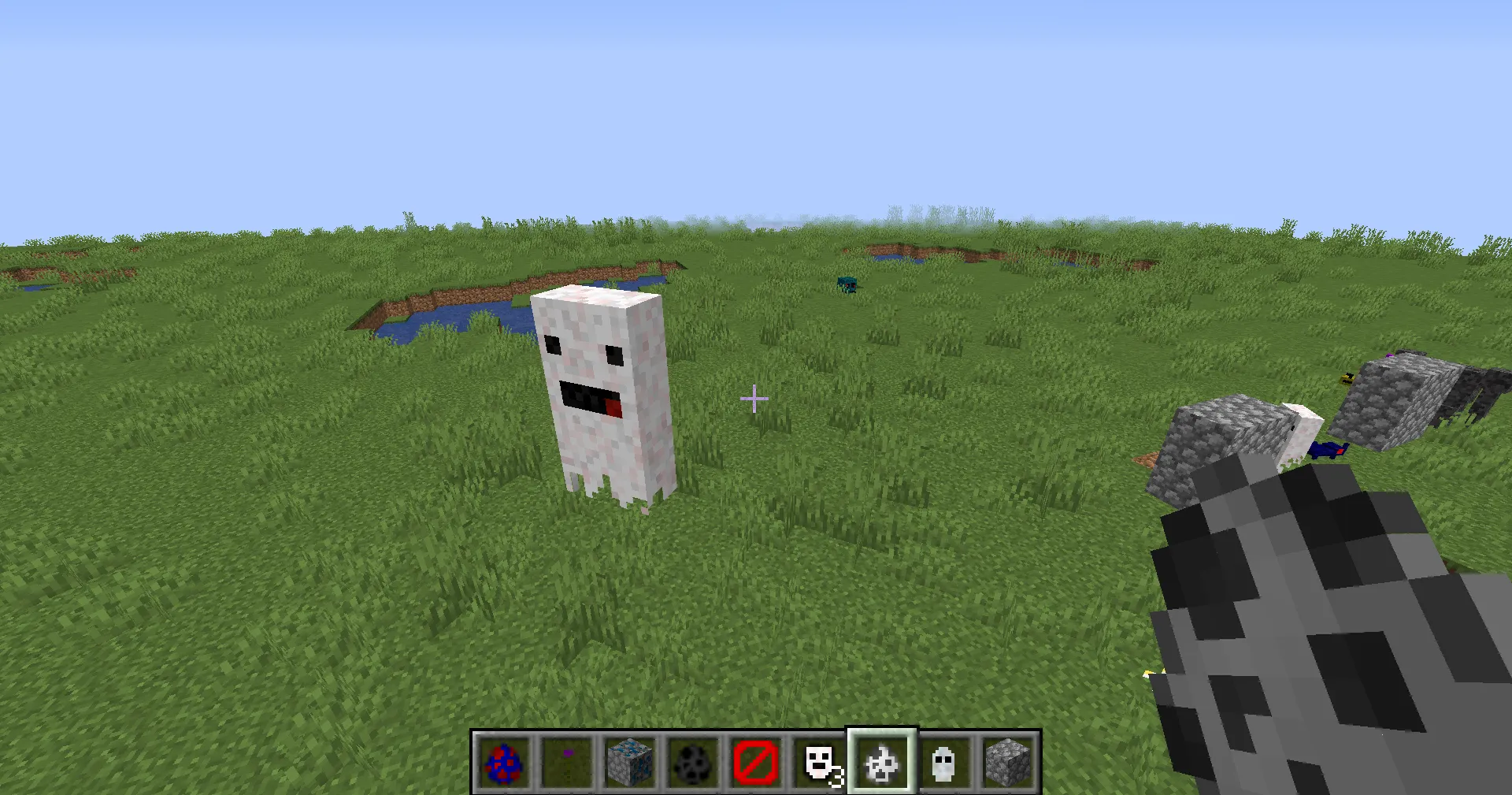Select the purple flower item in the hotbar
The width and height of the screenshot is (1512, 795).
coord(566,761)
